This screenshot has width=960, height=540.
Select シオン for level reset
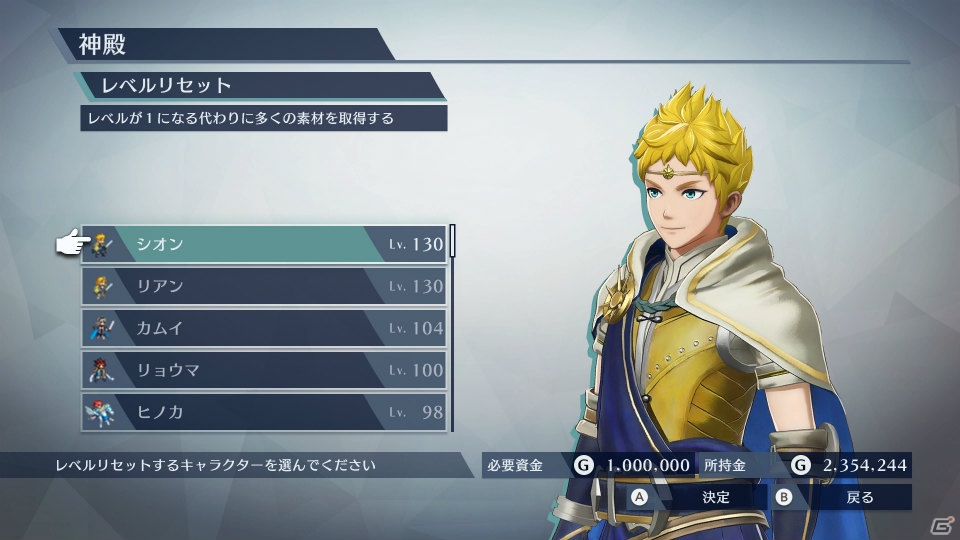(263, 244)
